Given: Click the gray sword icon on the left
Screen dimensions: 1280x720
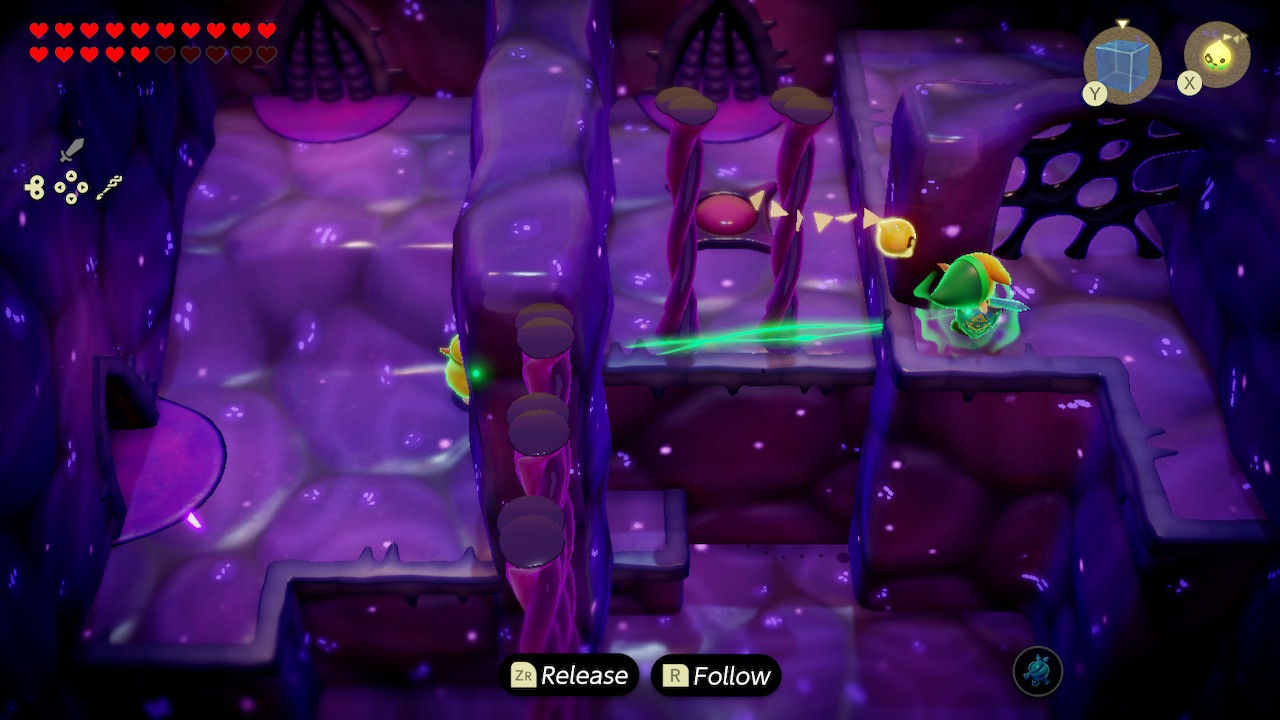Looking at the screenshot, I should pyautogui.click(x=73, y=150).
